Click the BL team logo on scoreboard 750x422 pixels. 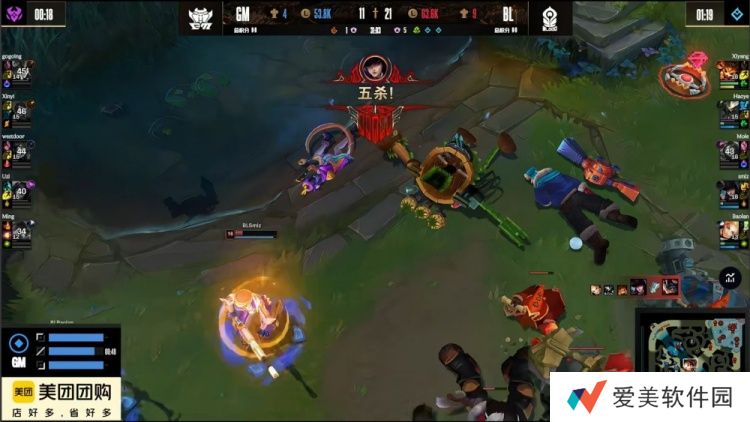(x=548, y=16)
